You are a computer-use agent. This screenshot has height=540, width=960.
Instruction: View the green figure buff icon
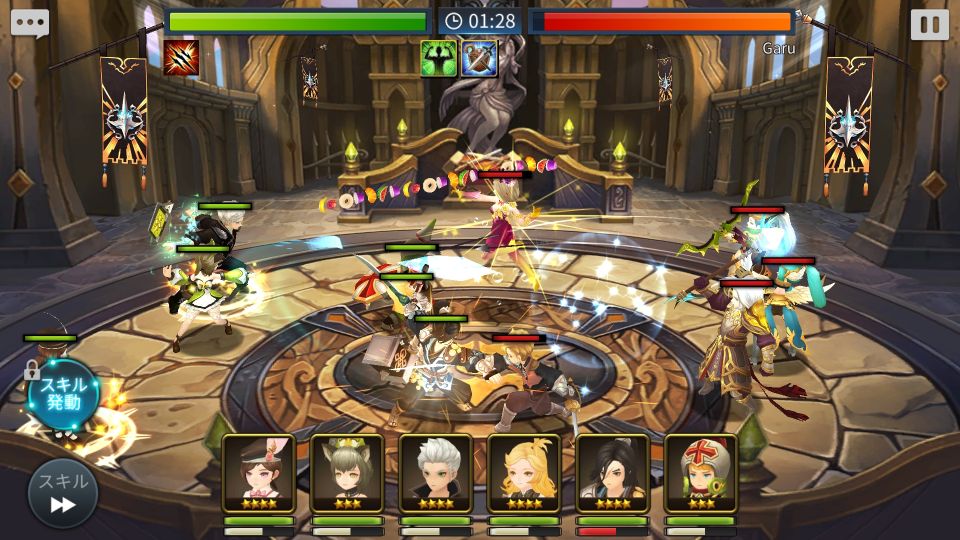click(x=439, y=58)
